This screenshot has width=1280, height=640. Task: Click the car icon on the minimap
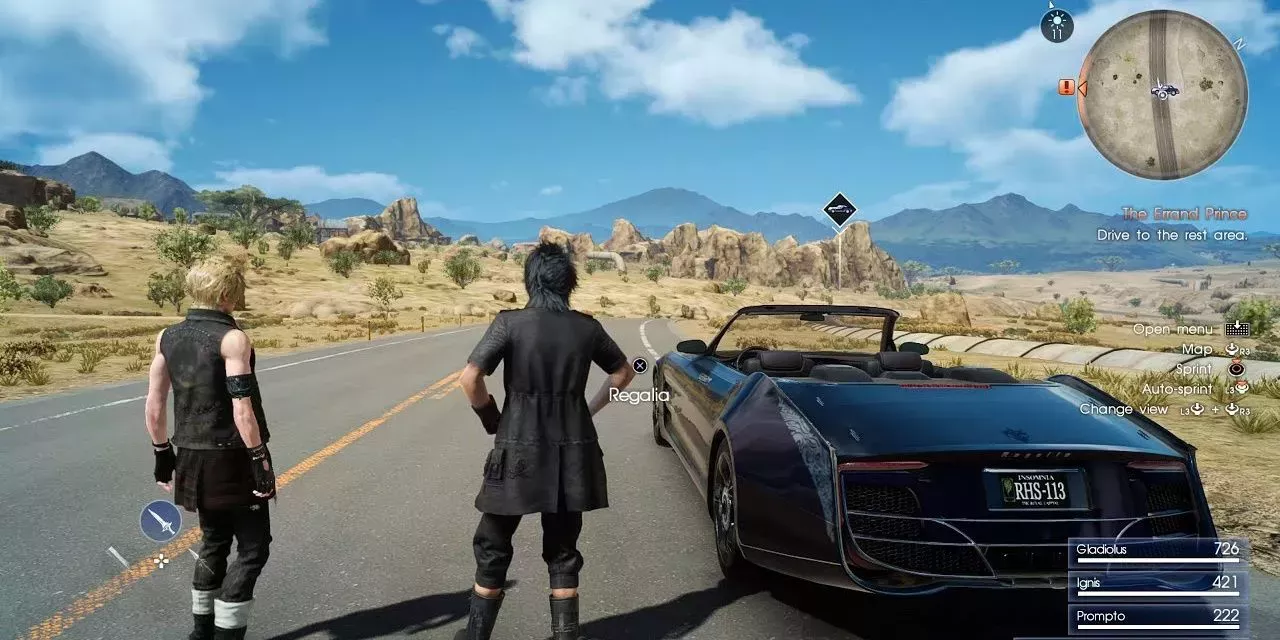pyautogui.click(x=1164, y=90)
